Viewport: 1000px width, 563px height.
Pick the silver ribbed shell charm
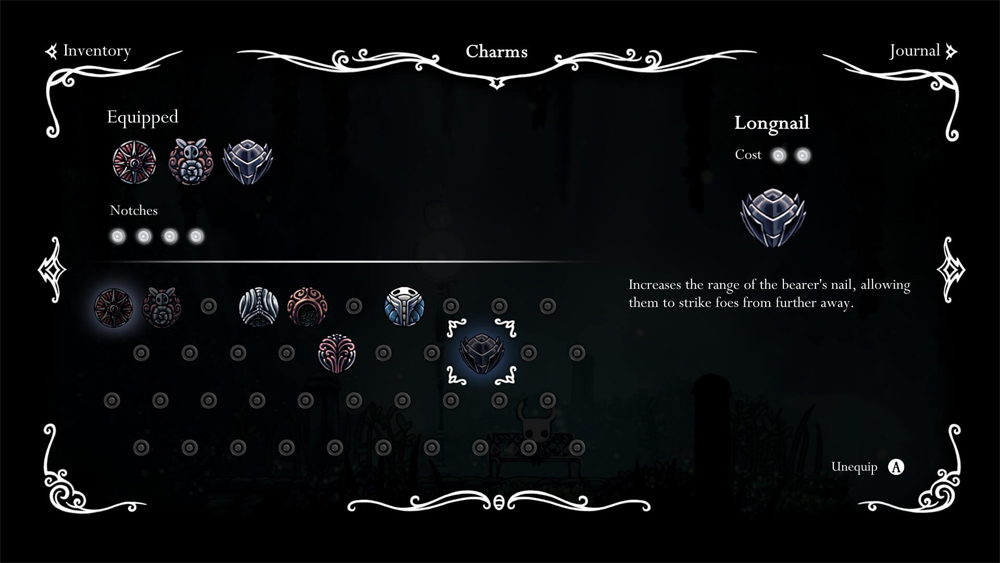(258, 306)
